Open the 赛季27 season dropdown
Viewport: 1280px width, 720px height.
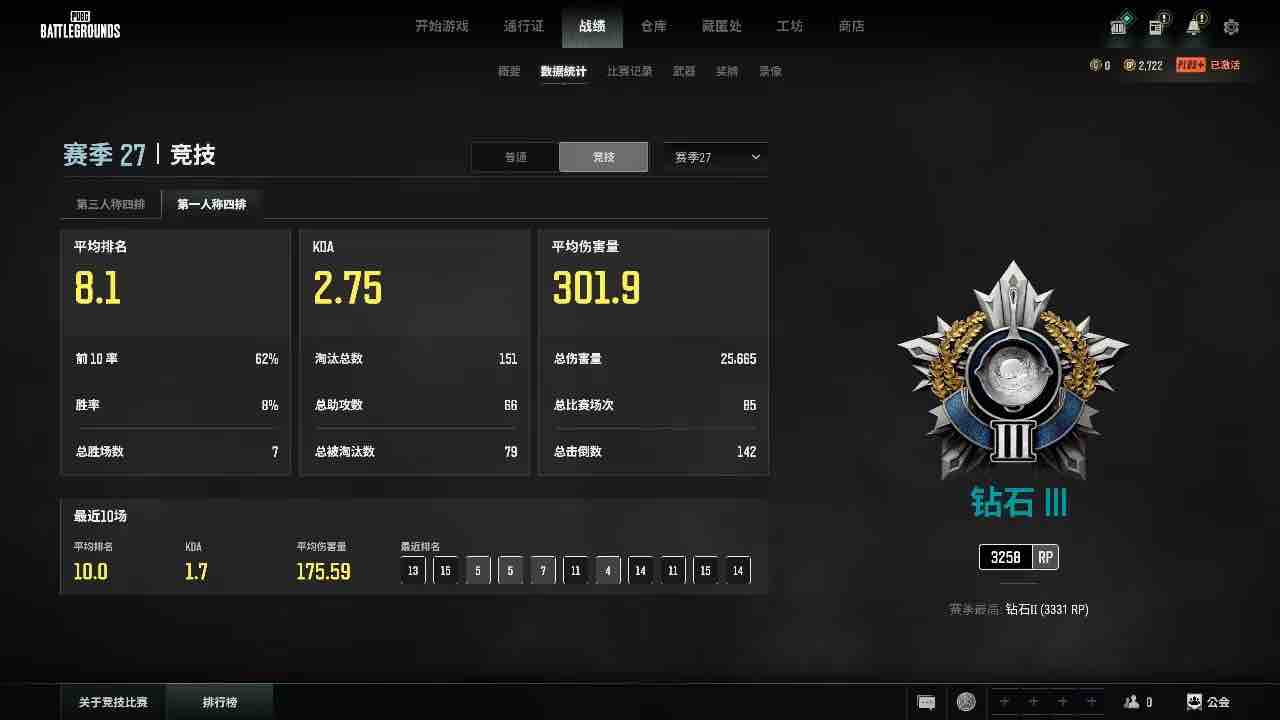(x=713, y=157)
